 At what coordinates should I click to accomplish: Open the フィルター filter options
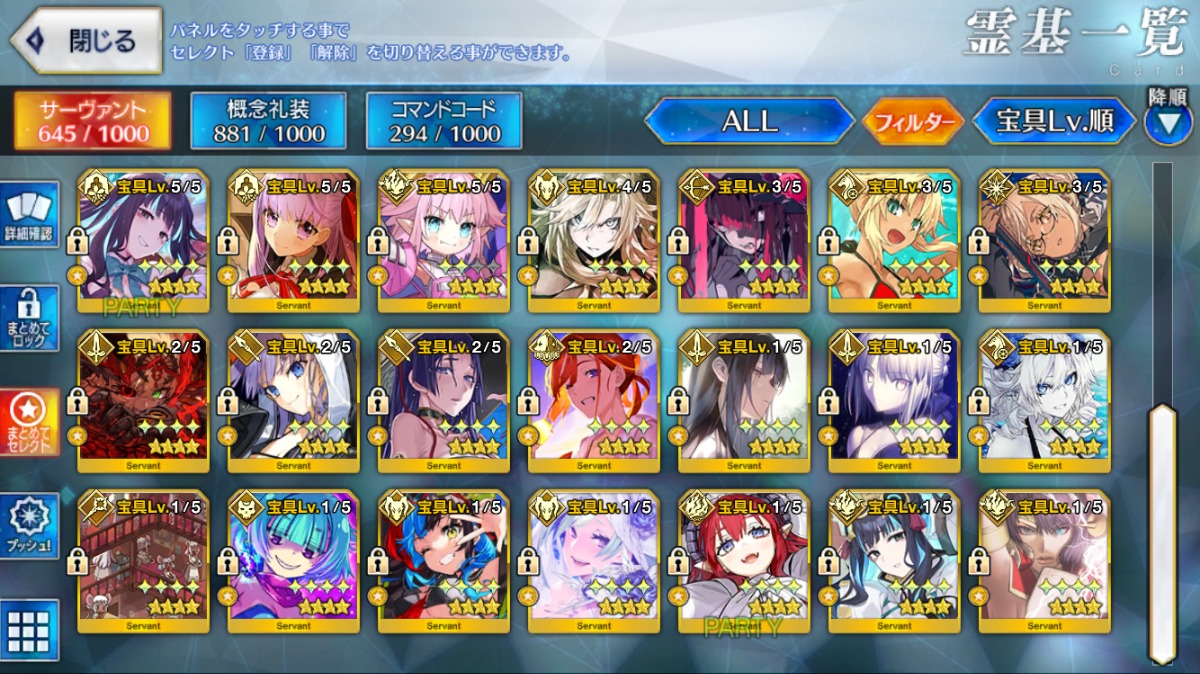coord(913,122)
